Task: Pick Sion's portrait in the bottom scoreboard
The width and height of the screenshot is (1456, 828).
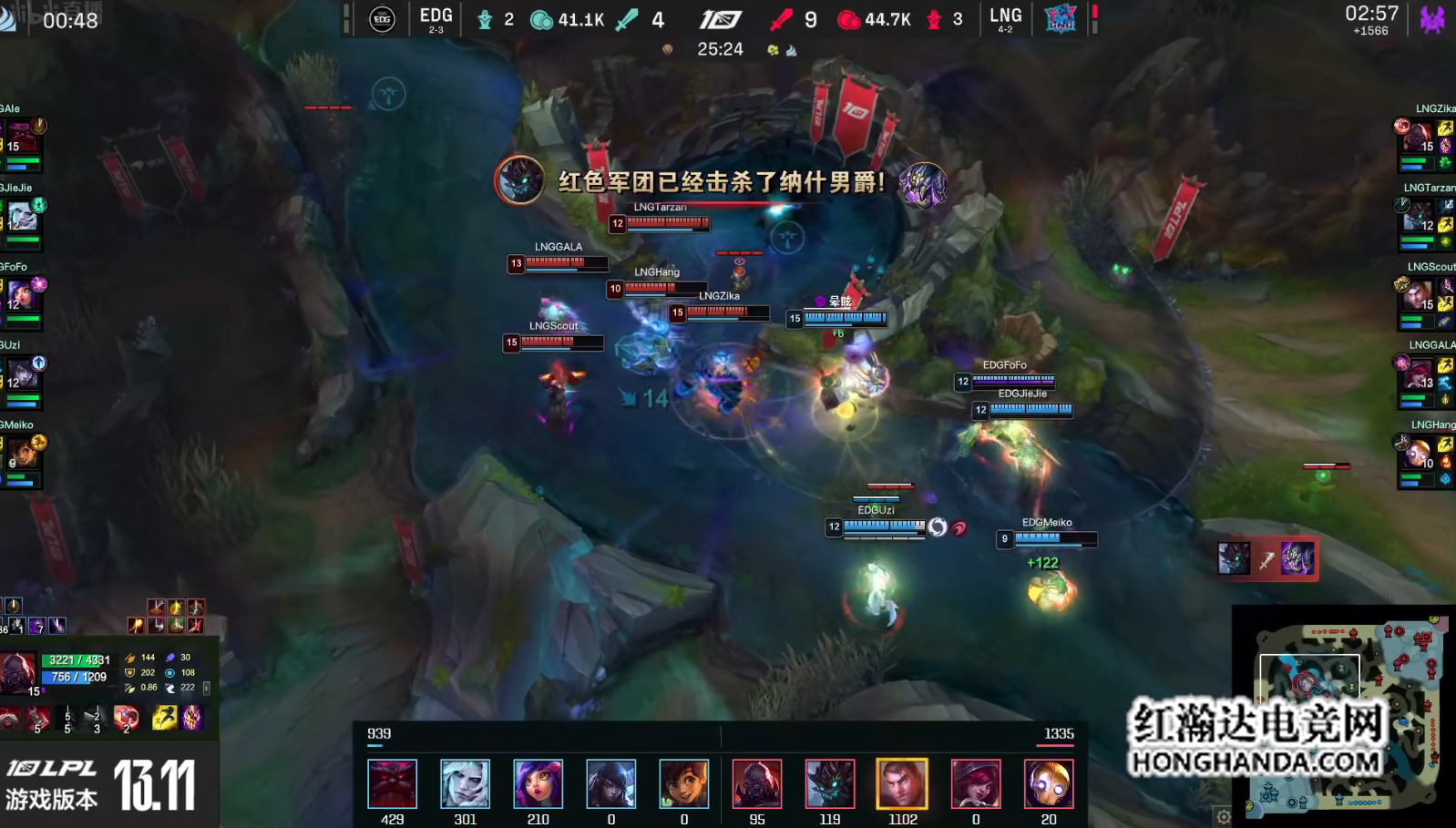Action: [x=757, y=783]
